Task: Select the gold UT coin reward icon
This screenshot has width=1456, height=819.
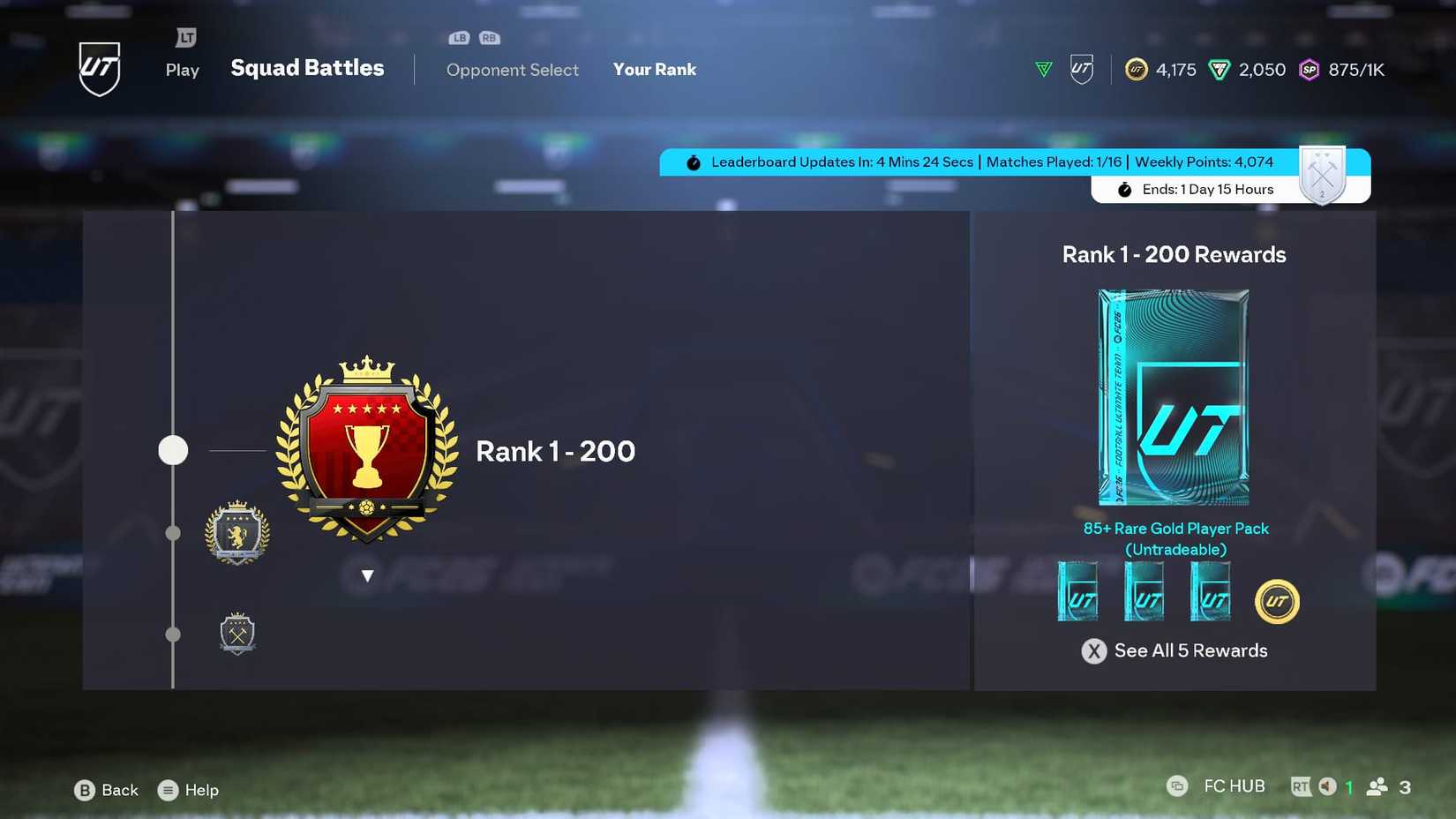Action: coord(1277,601)
